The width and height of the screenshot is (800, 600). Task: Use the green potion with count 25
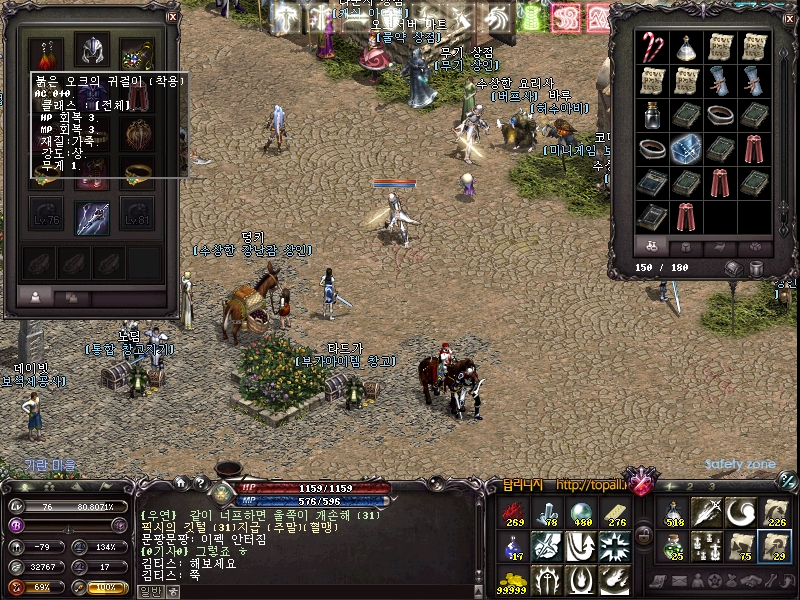tap(674, 546)
